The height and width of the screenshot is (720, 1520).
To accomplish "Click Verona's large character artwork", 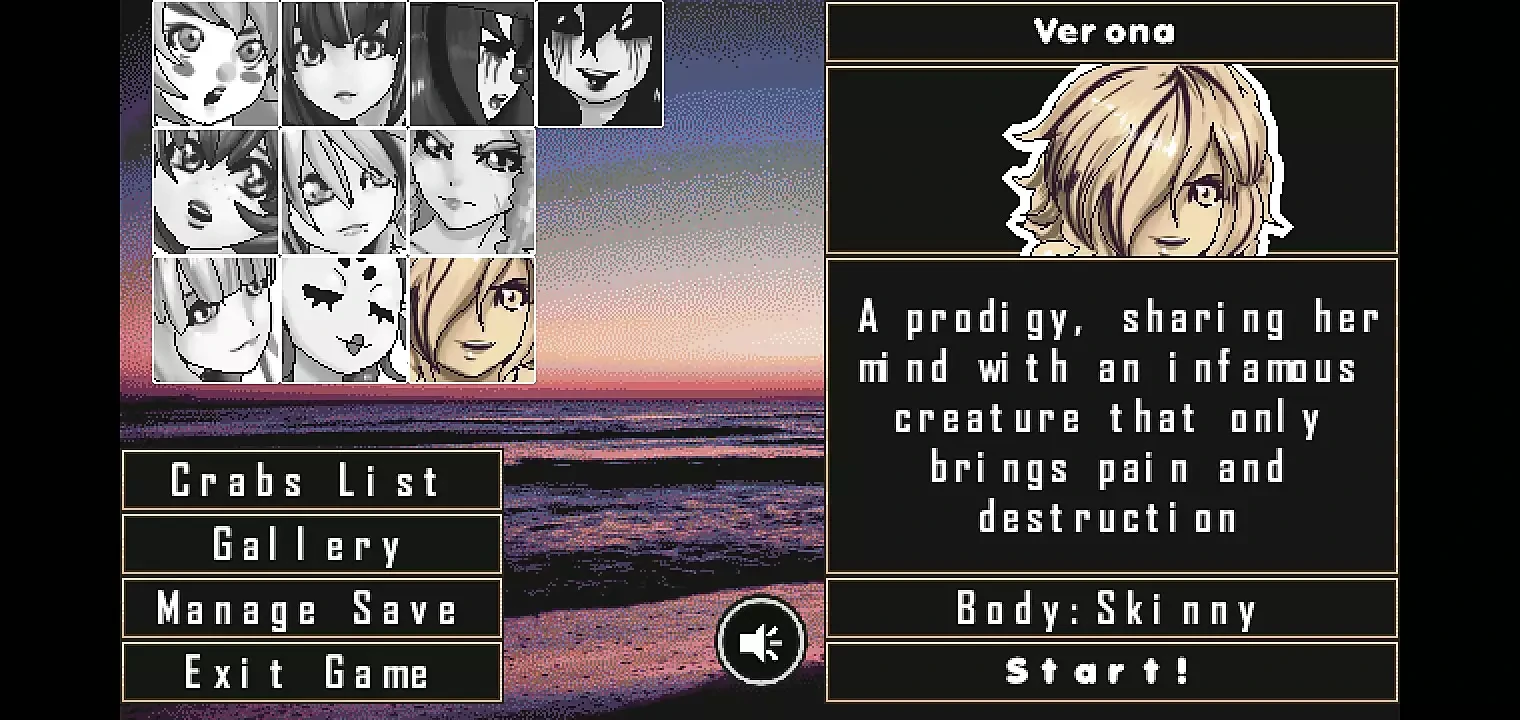I will (1110, 160).
